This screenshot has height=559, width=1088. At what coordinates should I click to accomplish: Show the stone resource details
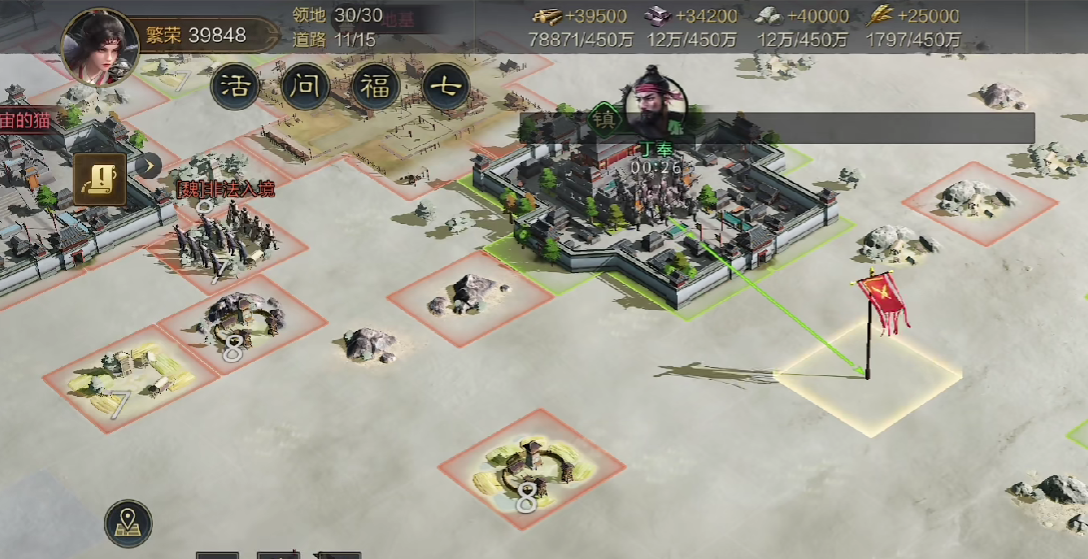coord(802,27)
